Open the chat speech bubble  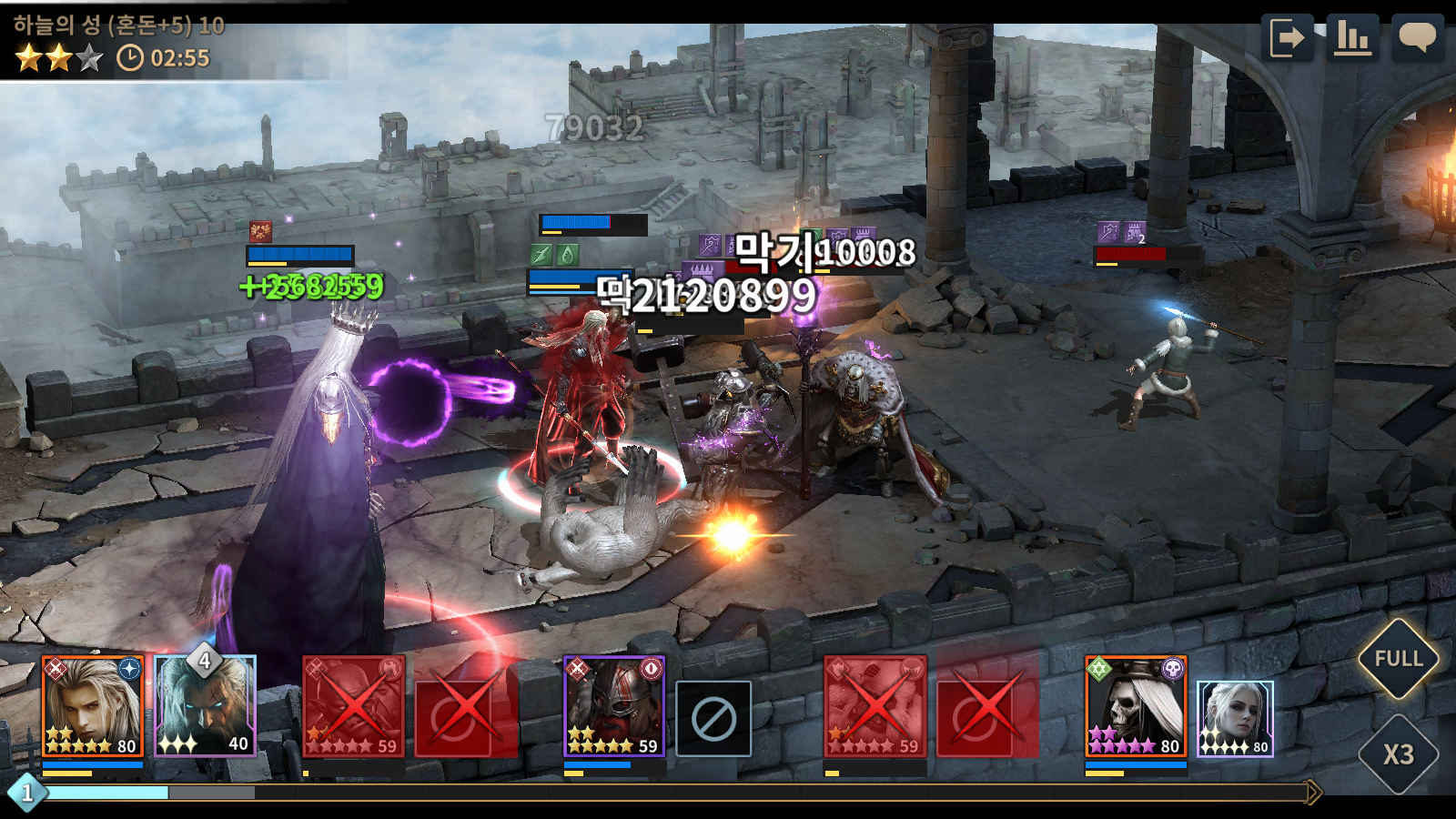(1417, 38)
